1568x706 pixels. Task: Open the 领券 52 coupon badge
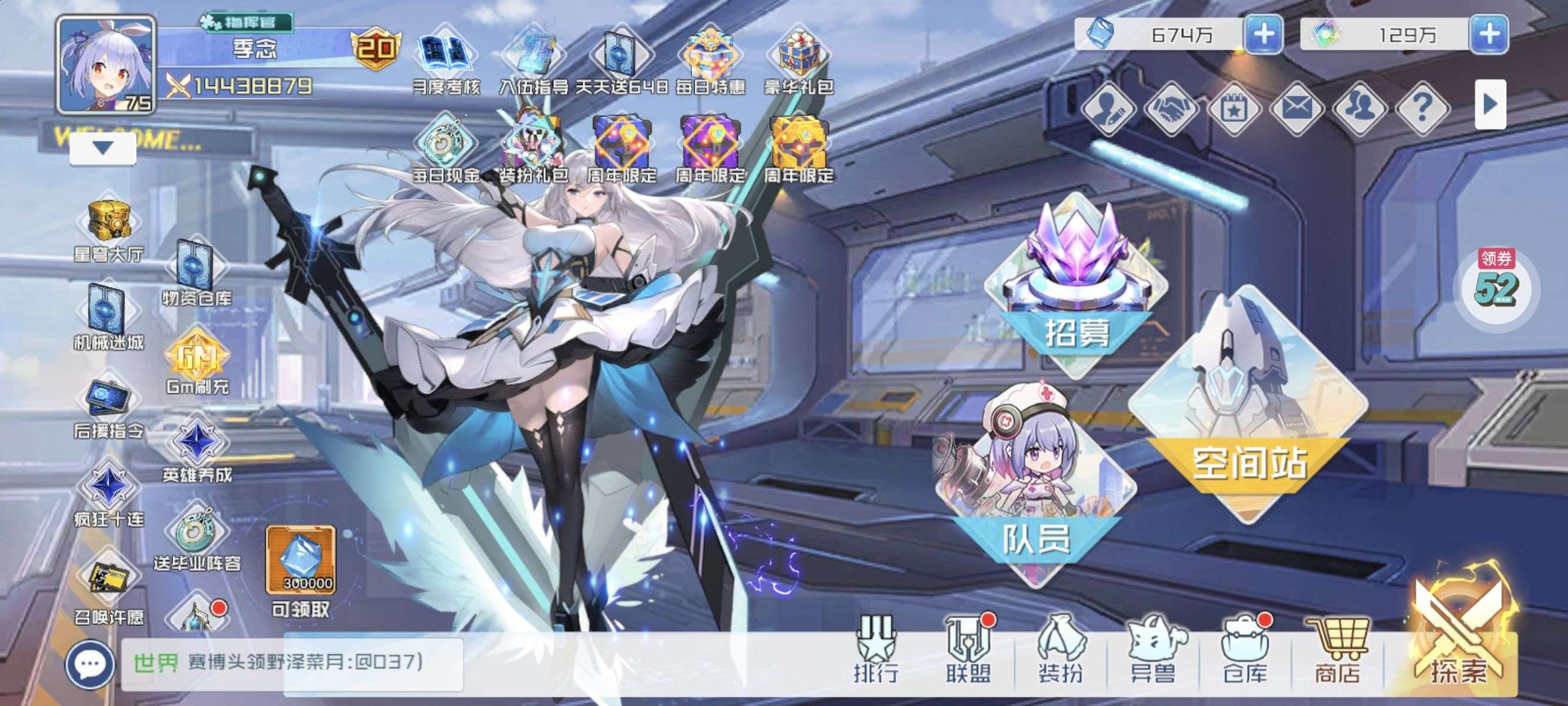tap(1496, 286)
